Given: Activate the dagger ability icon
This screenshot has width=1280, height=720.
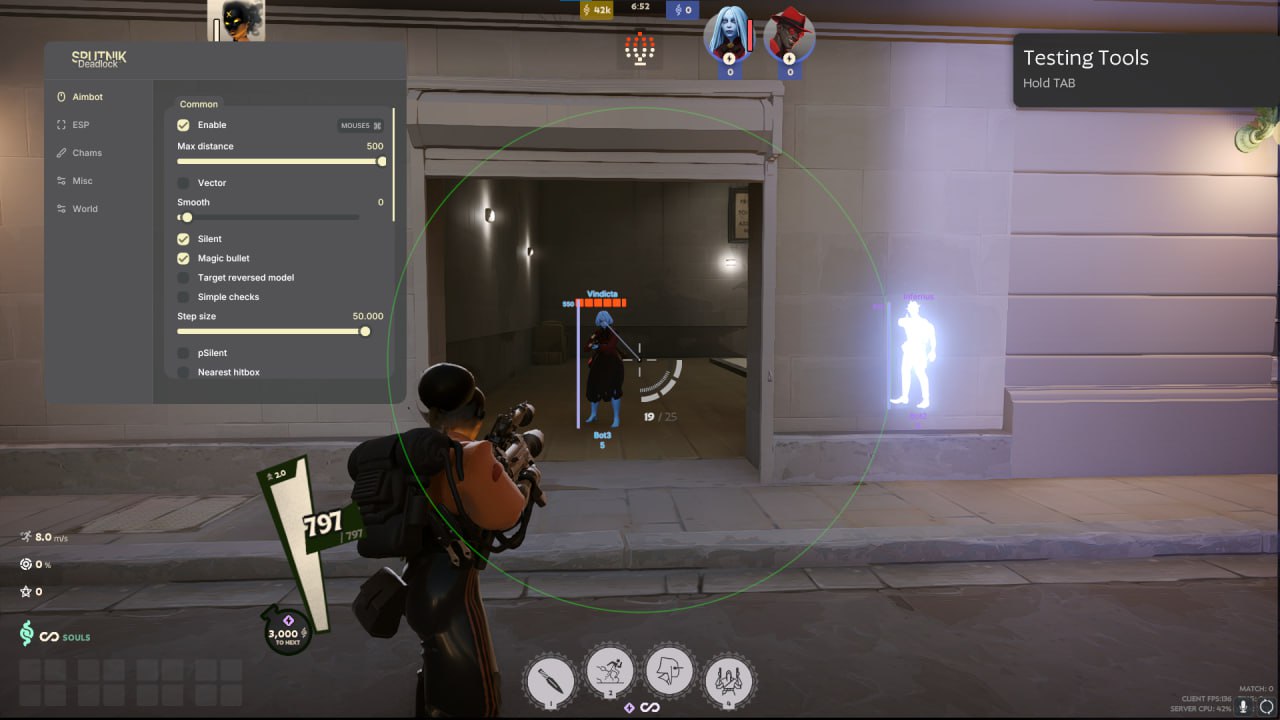Looking at the screenshot, I should pyautogui.click(x=550, y=679).
